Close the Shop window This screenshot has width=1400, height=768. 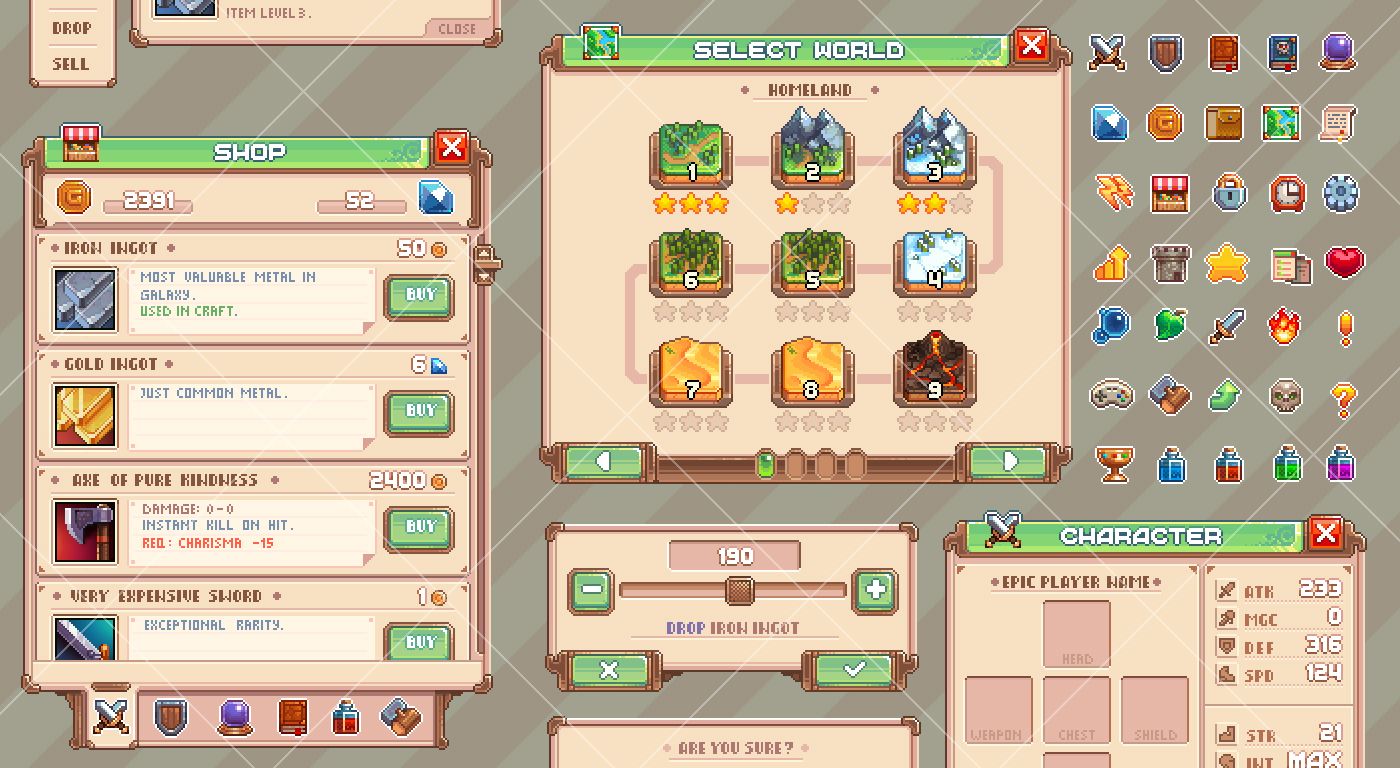pyautogui.click(x=452, y=149)
